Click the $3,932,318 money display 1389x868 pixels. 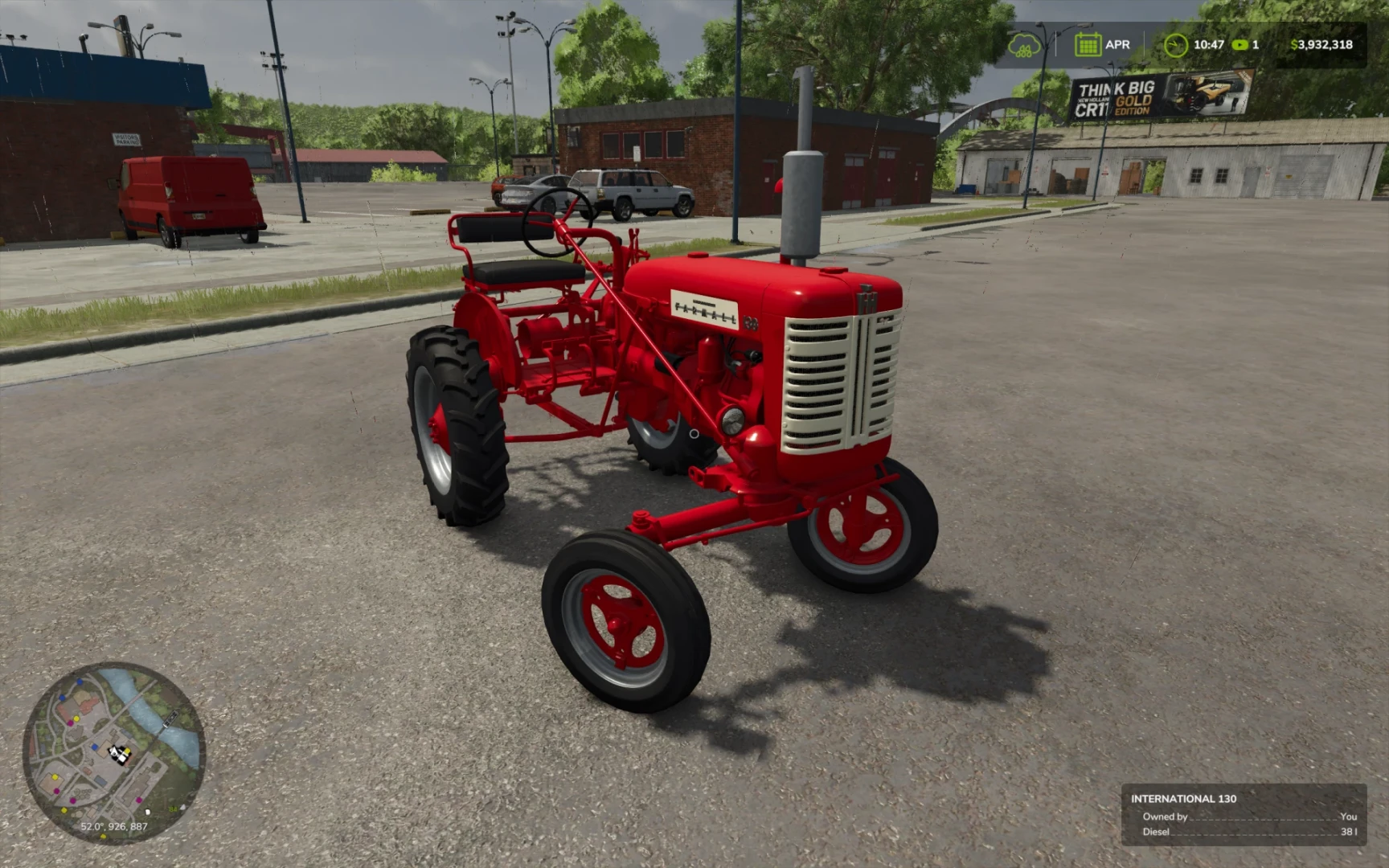coord(1323,44)
